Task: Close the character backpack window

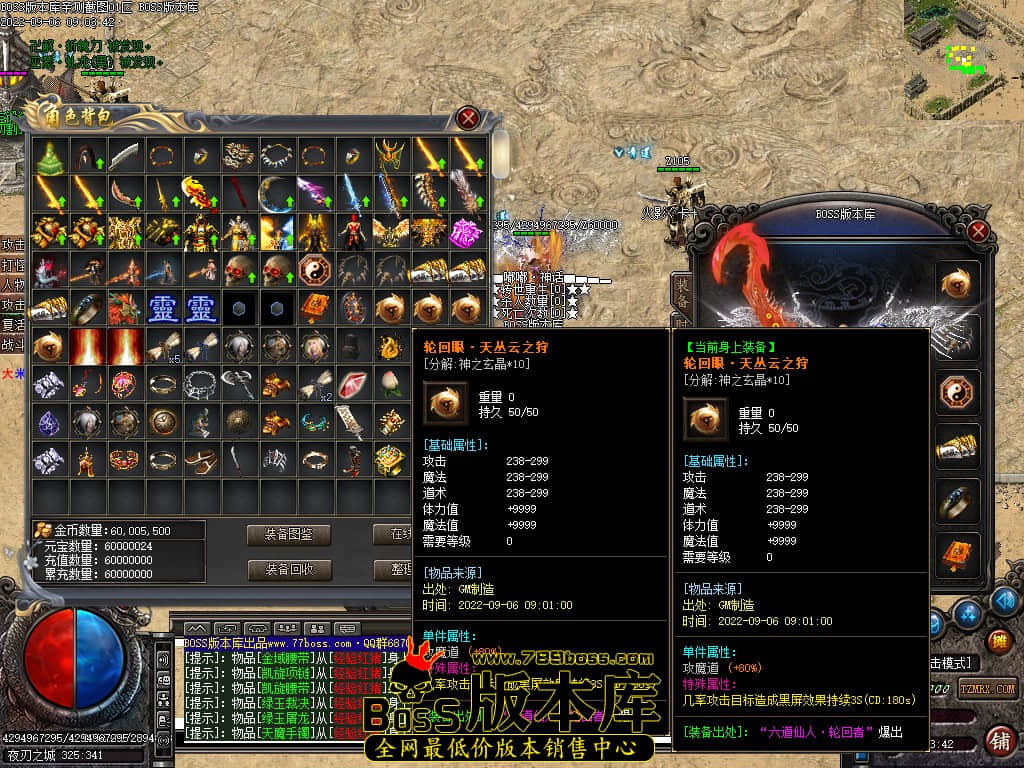Action: pyautogui.click(x=467, y=118)
